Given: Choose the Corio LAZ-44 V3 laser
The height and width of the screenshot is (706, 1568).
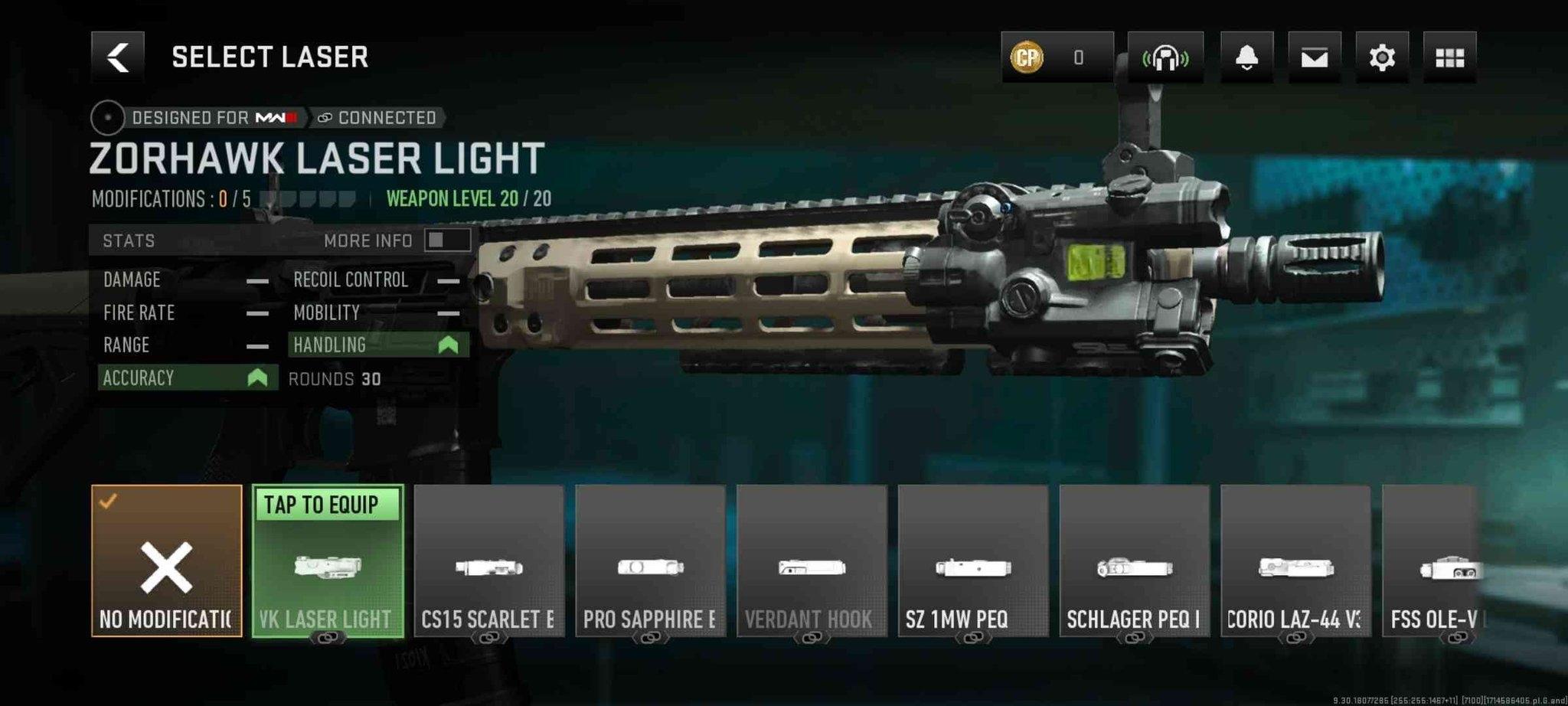Looking at the screenshot, I should point(1295,561).
